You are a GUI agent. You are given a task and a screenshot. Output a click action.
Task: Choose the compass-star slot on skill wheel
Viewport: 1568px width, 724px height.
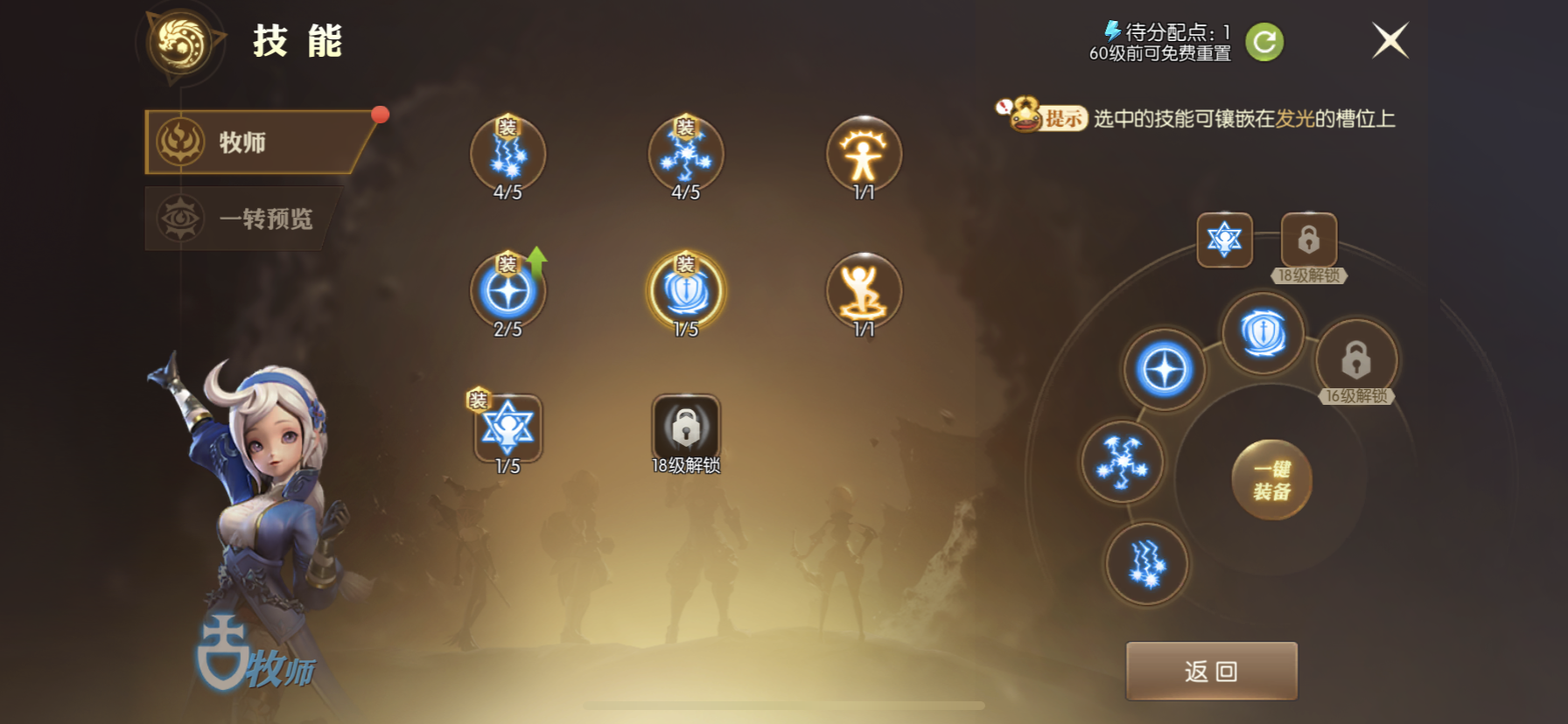pos(1165,370)
